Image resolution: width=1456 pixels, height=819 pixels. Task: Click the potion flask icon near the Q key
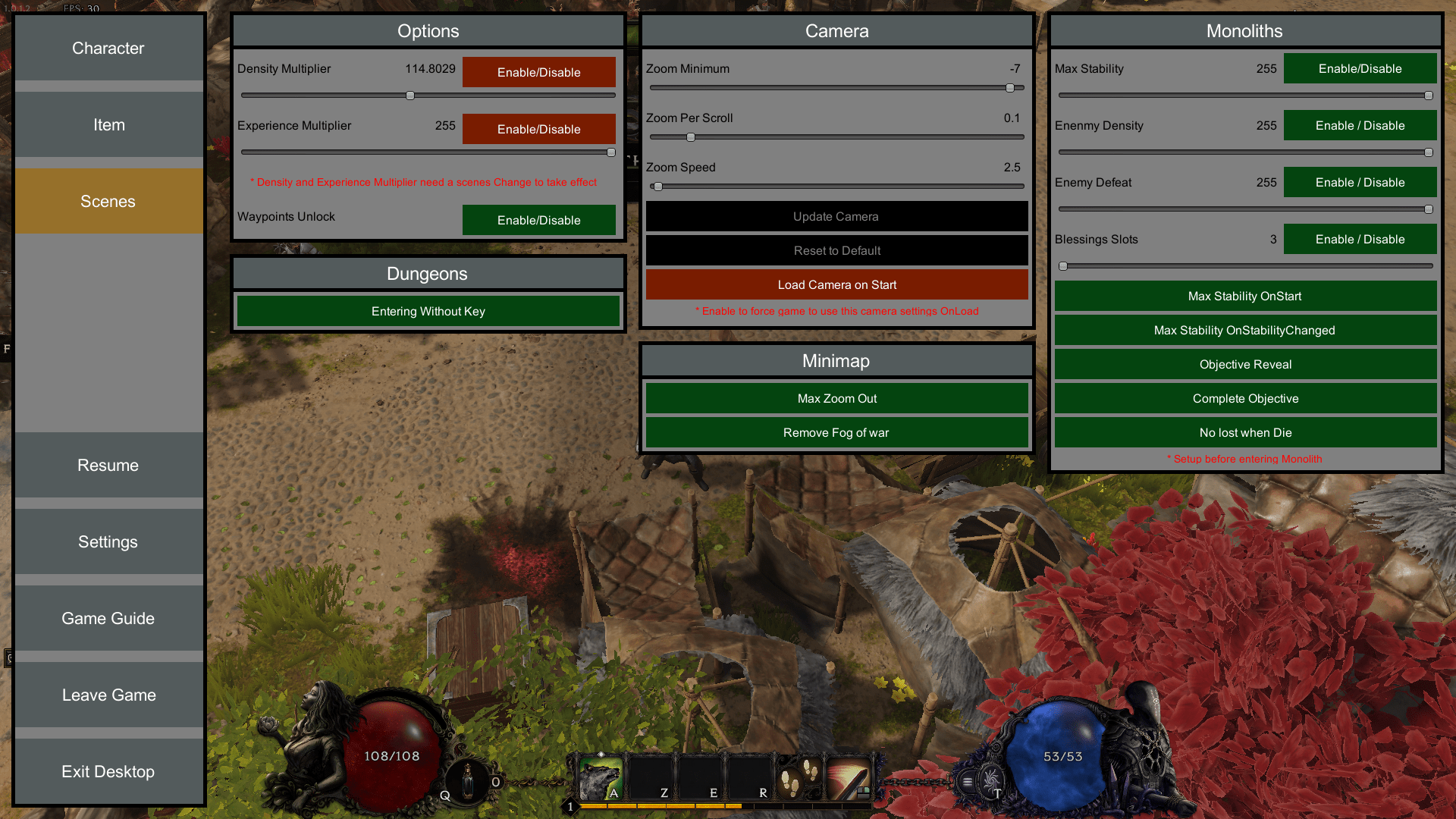[x=468, y=781]
